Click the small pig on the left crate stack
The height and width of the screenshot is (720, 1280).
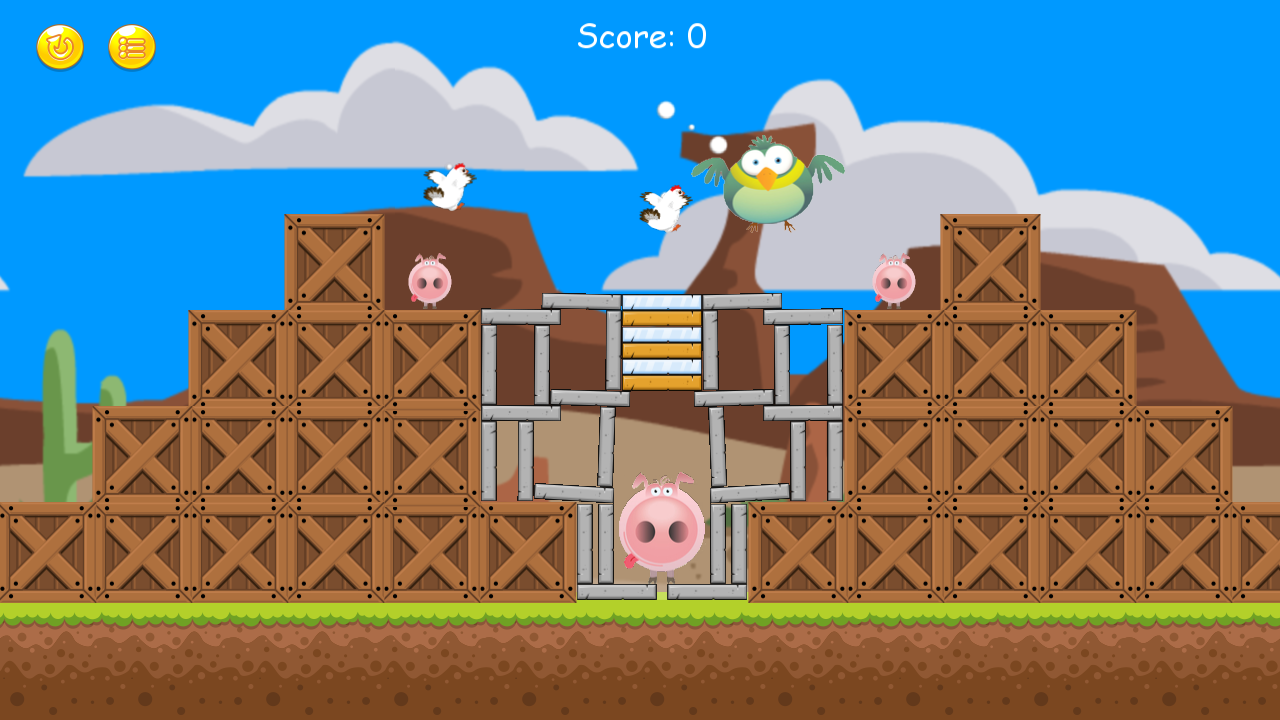tap(428, 281)
